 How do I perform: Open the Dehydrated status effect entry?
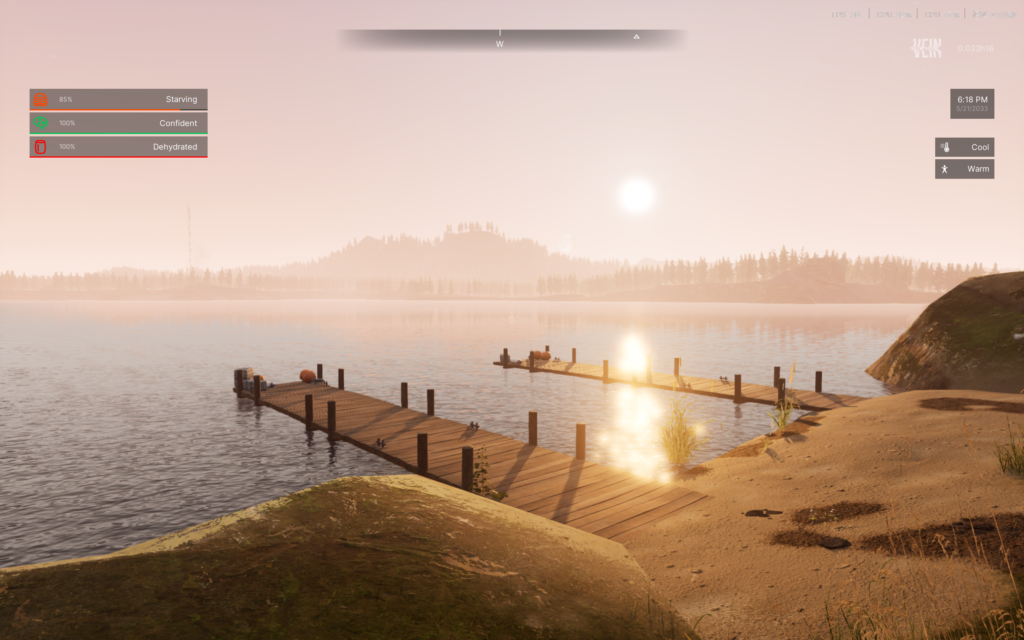pos(118,147)
